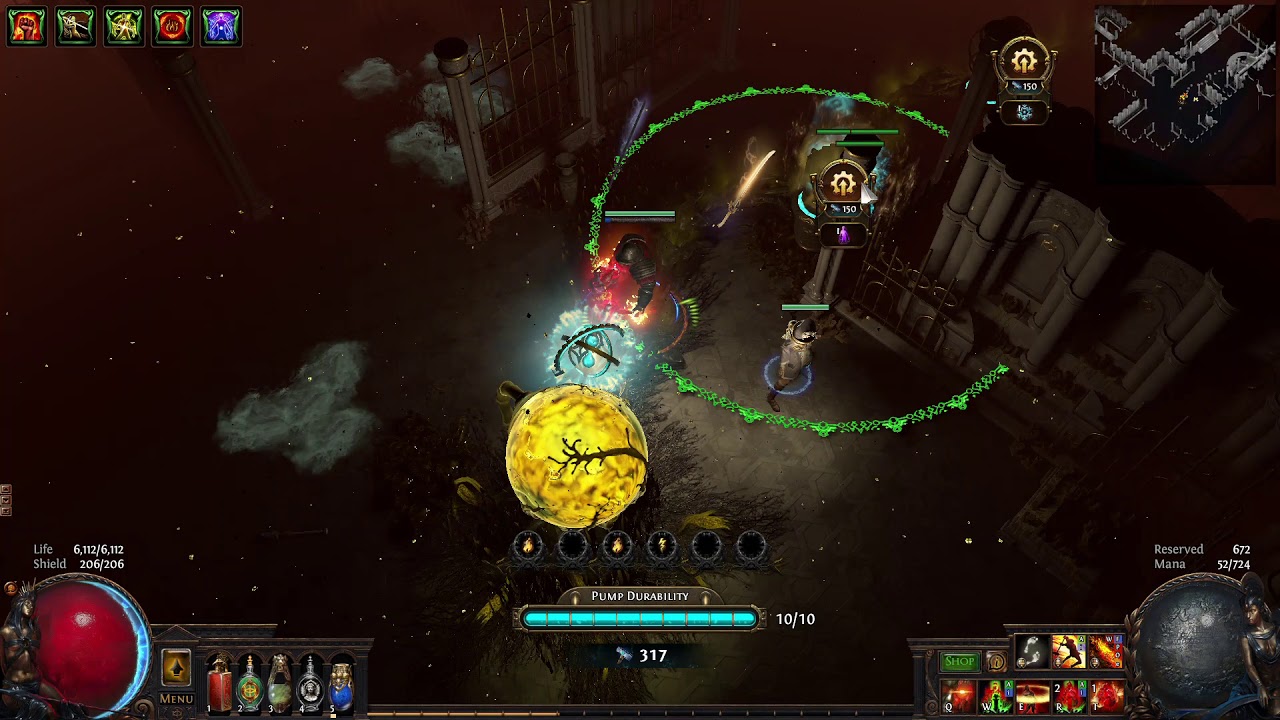Click the golden arrow level-up icon
This screenshot has width=1280, height=720.
[176, 668]
